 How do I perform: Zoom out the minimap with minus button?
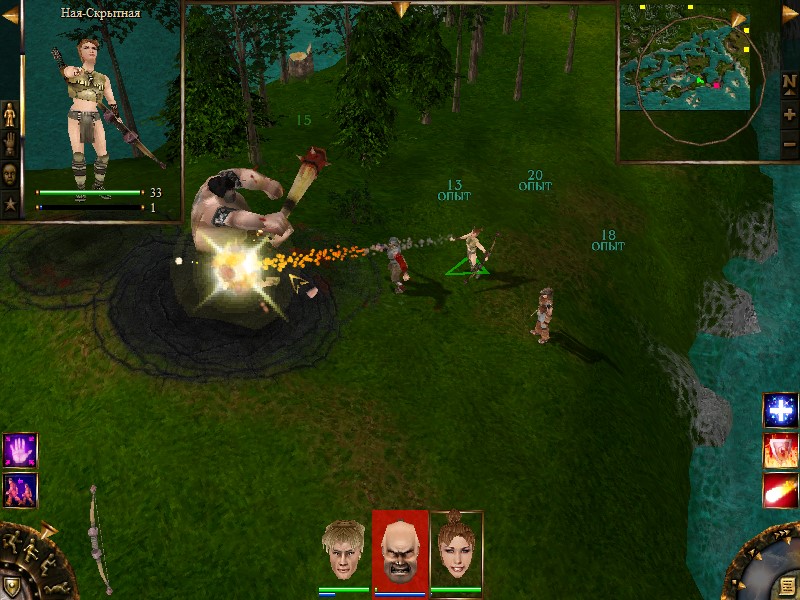(x=789, y=144)
